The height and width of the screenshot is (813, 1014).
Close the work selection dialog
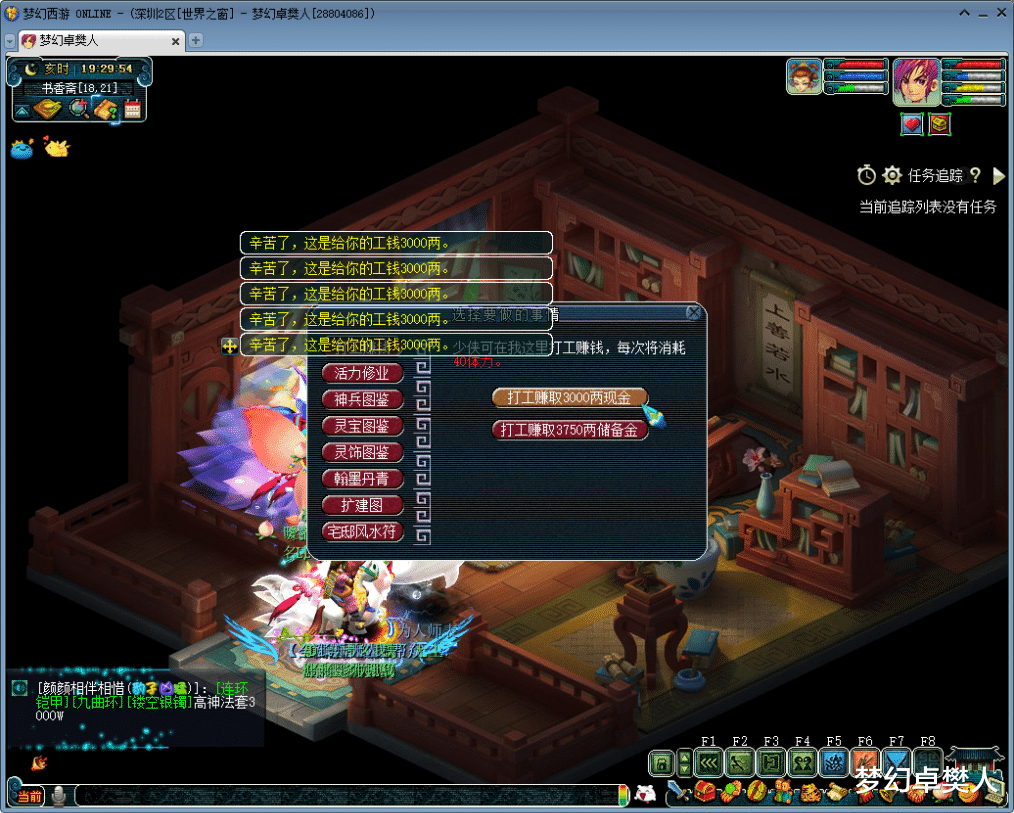(x=693, y=313)
